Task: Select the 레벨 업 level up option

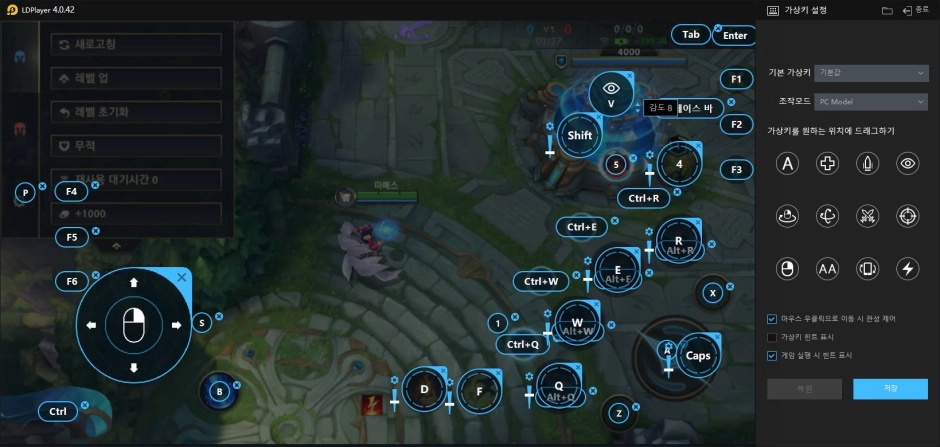Action: click(x=135, y=78)
